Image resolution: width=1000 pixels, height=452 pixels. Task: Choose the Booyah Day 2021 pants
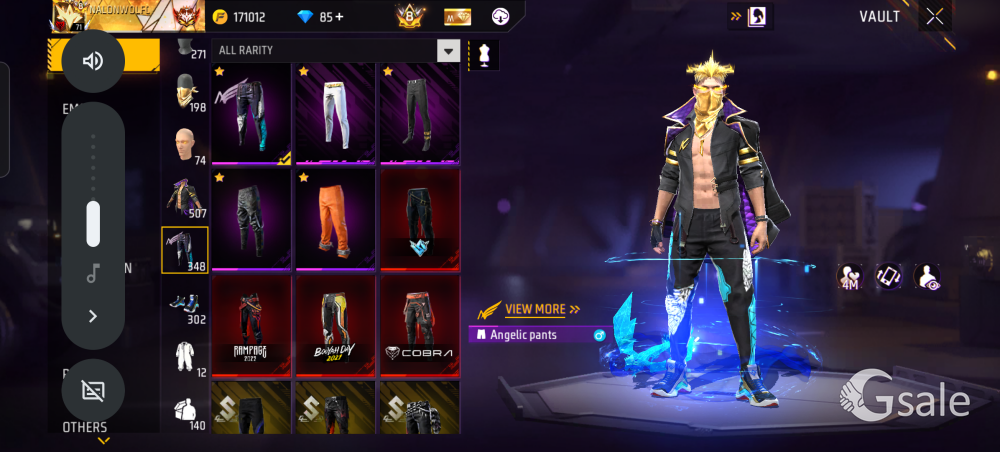coord(335,325)
